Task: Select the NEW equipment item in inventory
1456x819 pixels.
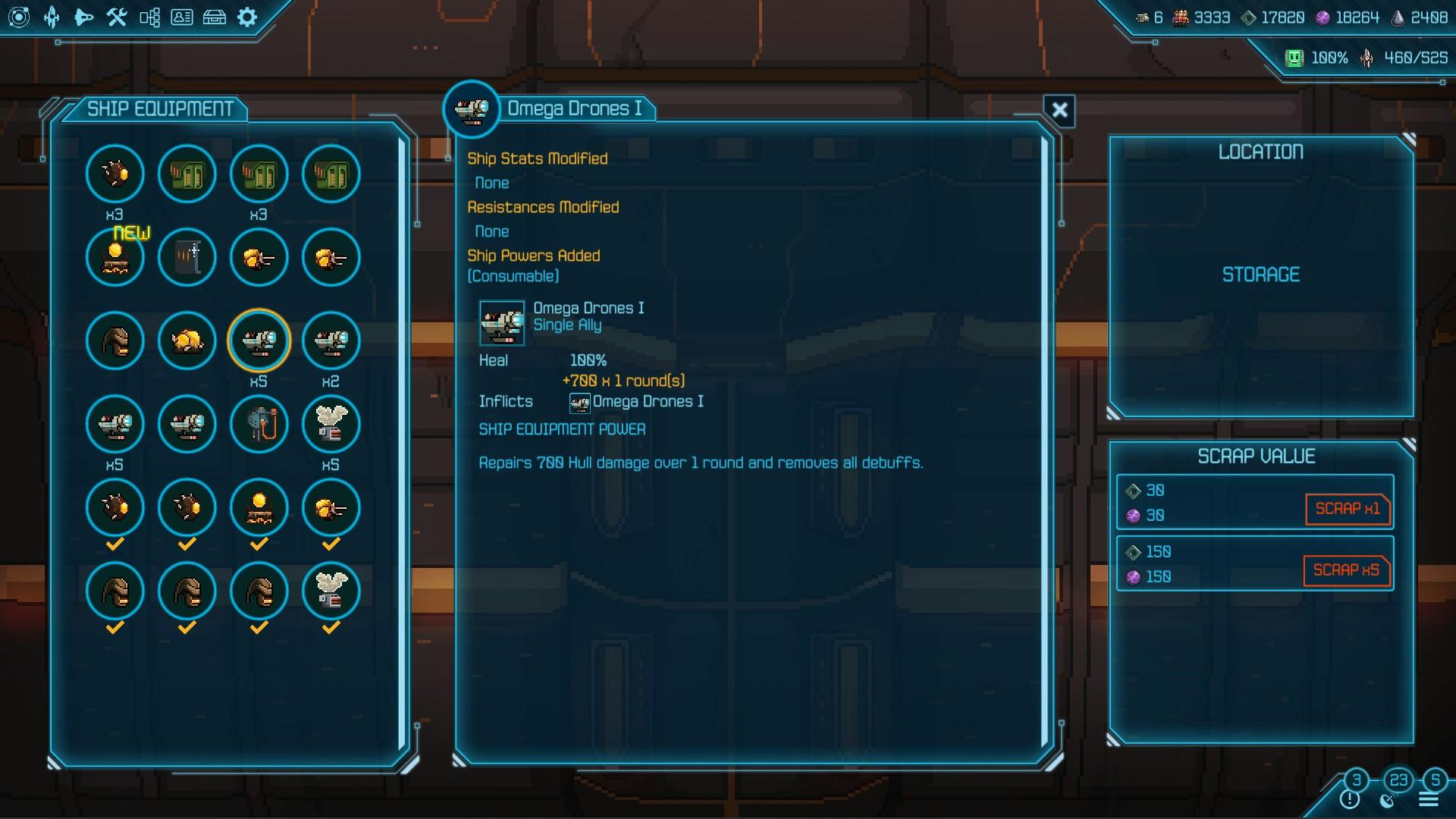Action: [115, 257]
